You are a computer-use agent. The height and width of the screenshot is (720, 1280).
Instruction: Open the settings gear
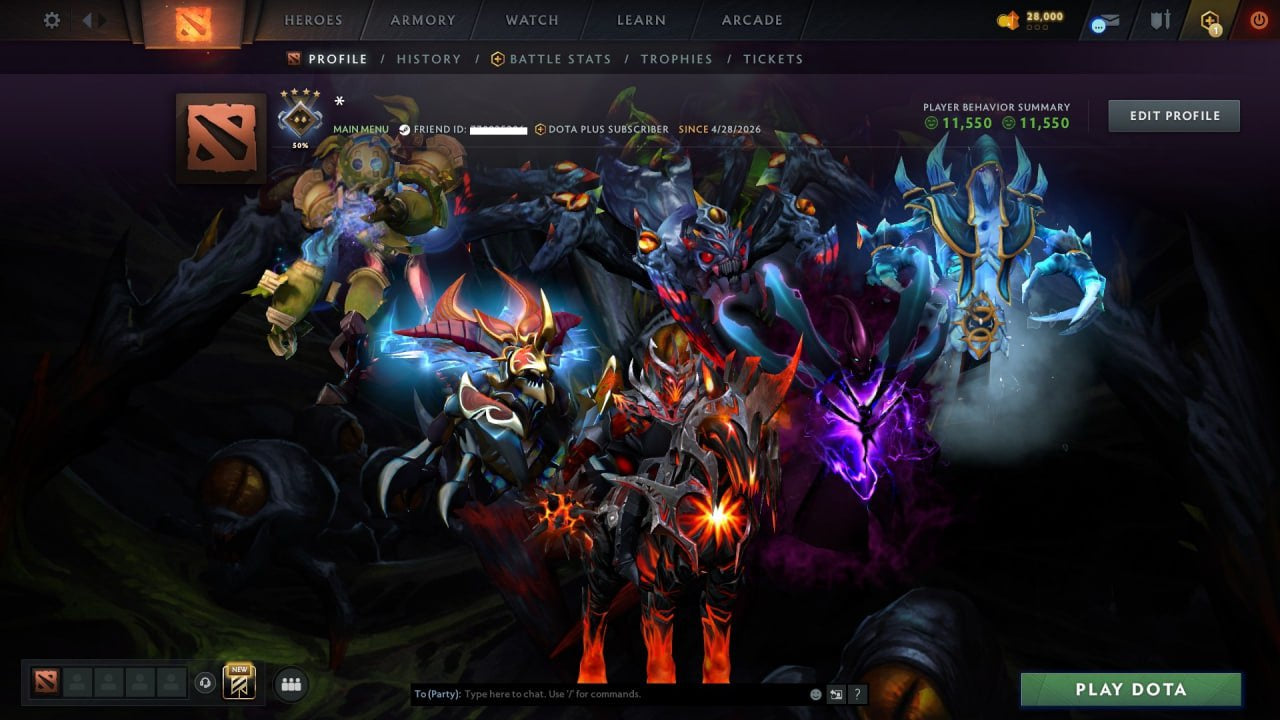(50, 19)
